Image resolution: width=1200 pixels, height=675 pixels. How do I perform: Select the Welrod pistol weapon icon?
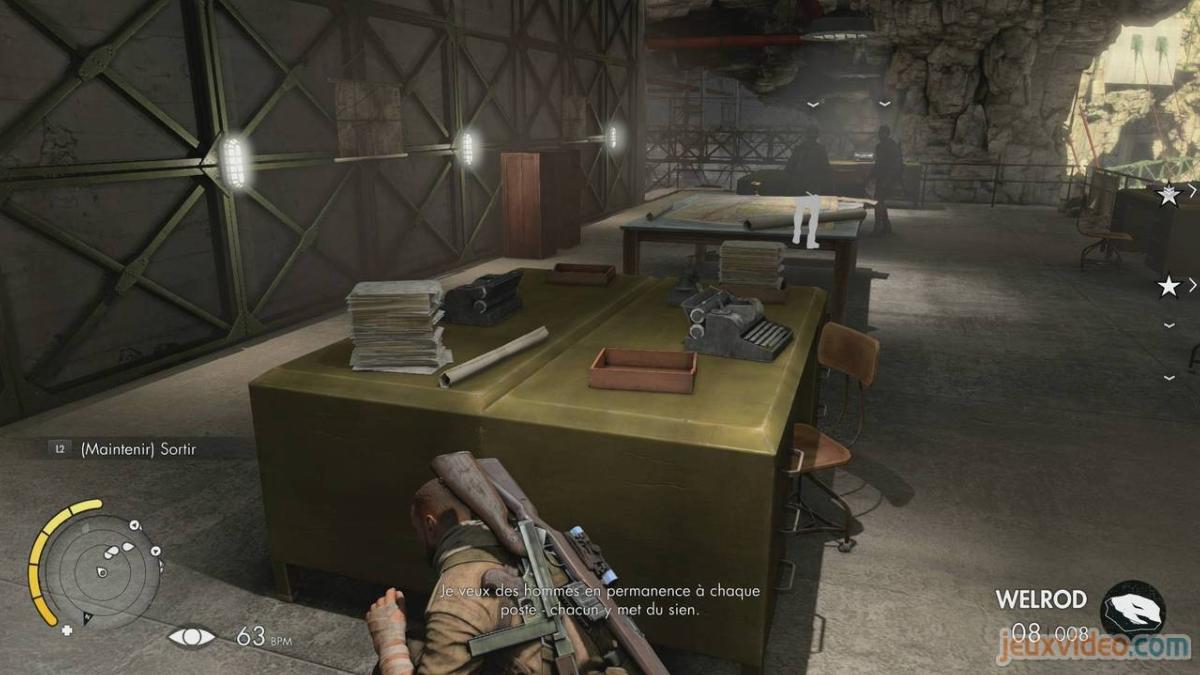(1133, 607)
